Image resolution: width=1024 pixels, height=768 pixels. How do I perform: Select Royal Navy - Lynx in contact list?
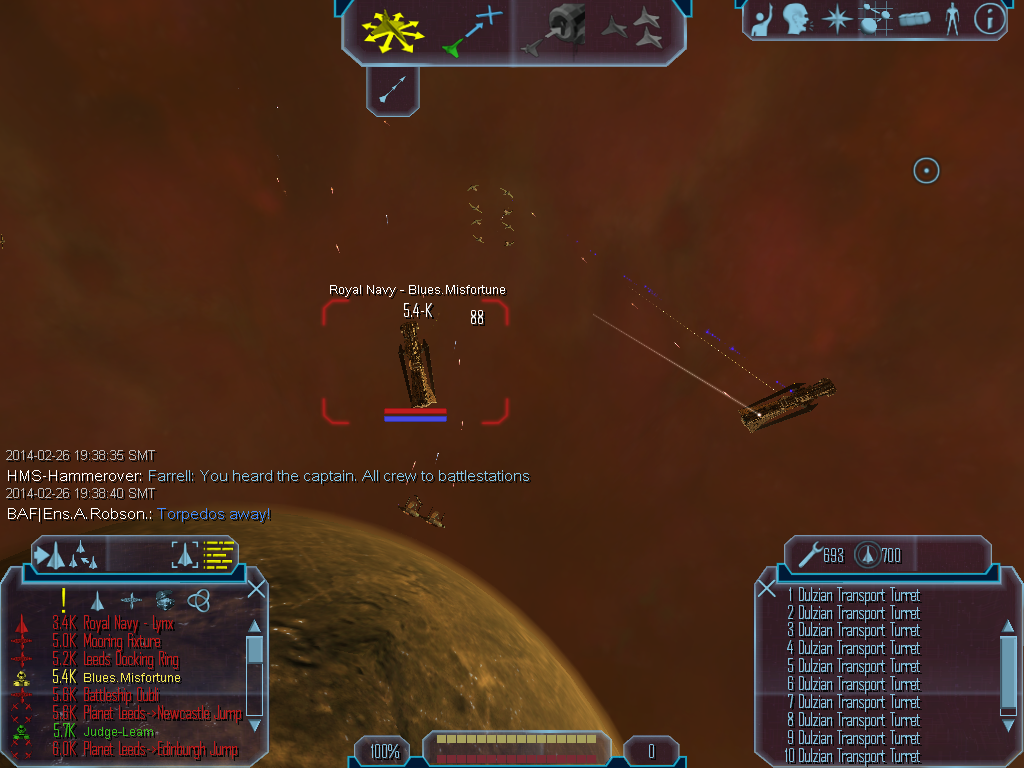pos(128,624)
